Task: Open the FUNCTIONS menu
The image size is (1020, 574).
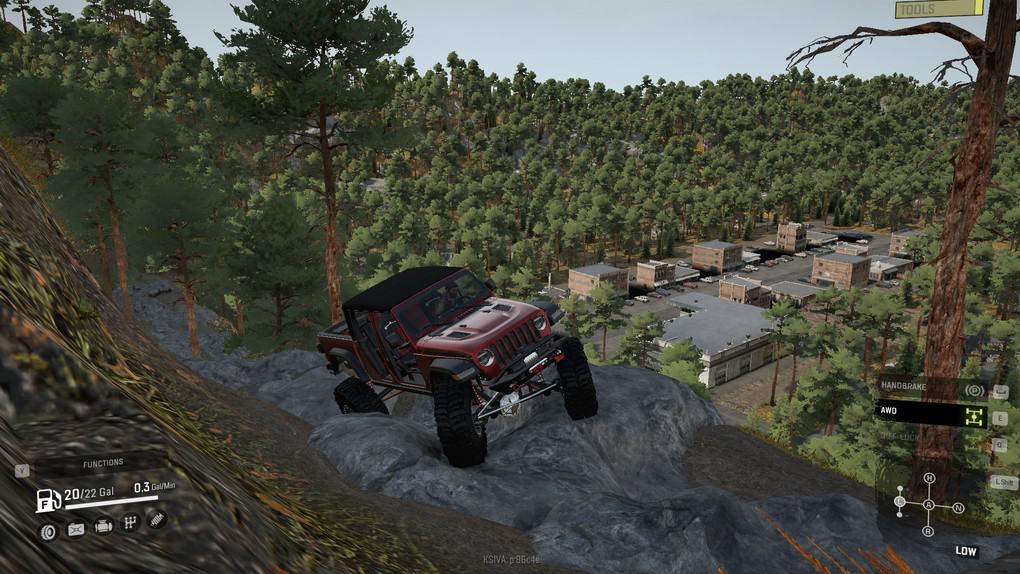Action: (x=103, y=463)
